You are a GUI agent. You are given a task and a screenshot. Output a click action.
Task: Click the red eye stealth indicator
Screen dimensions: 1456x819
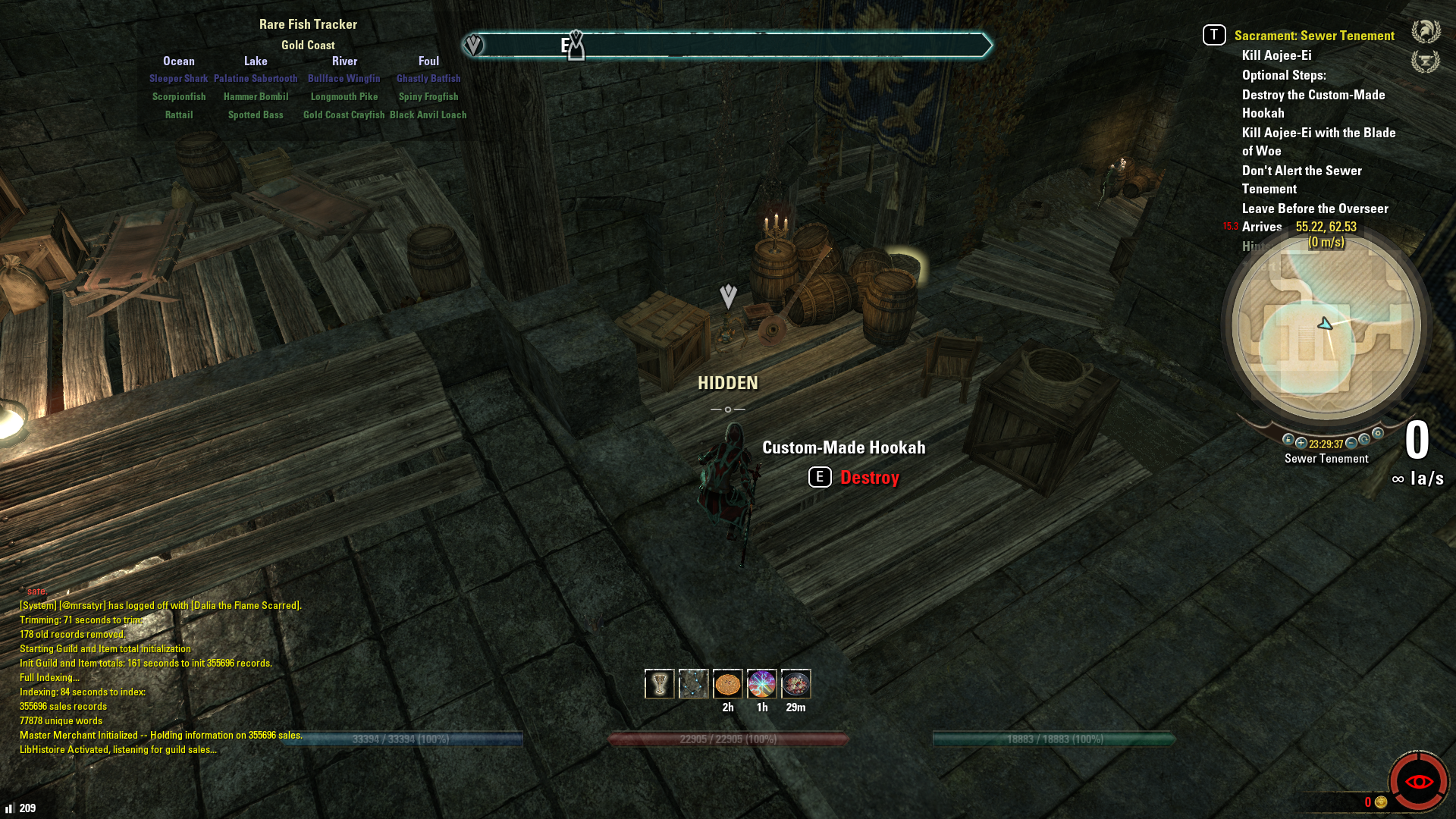[1418, 781]
